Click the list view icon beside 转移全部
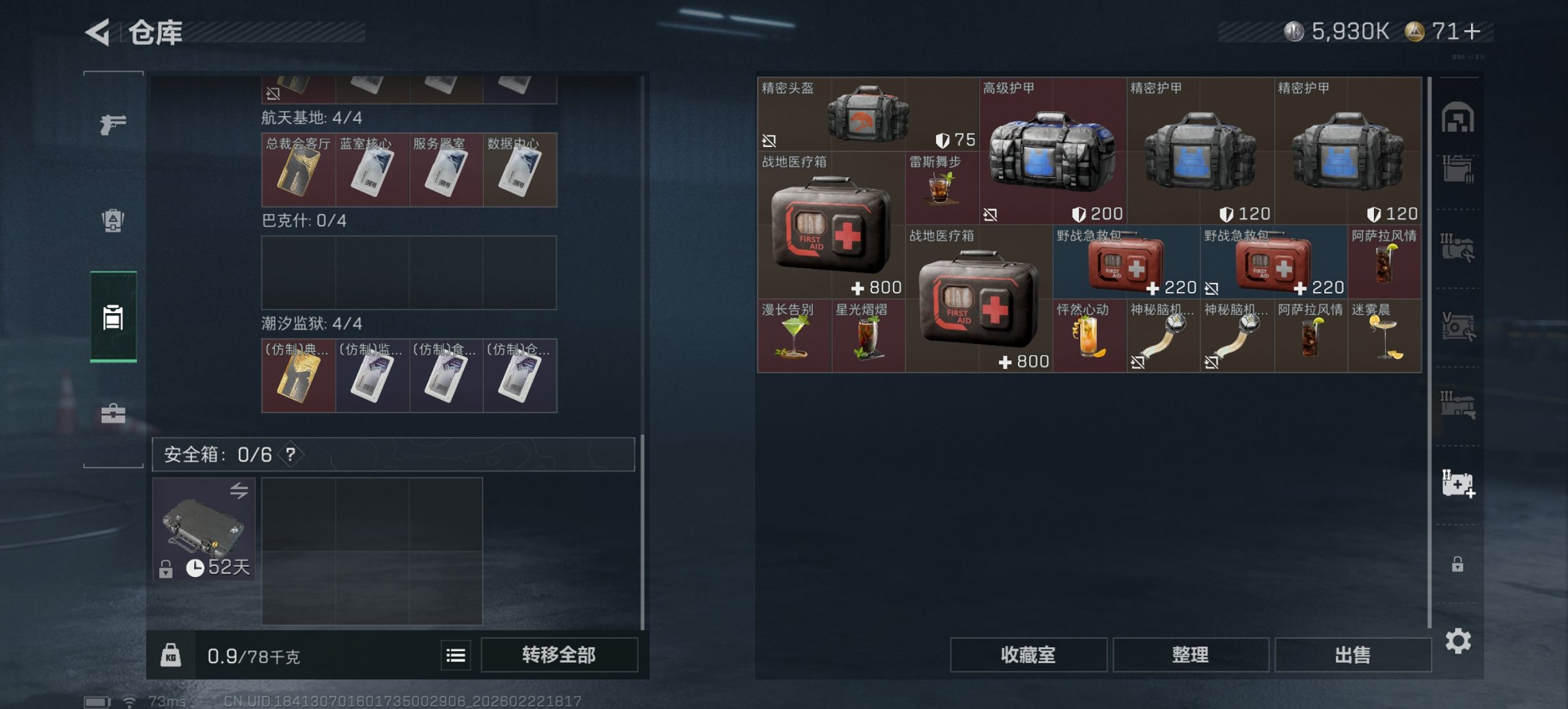The height and width of the screenshot is (709, 1568). coord(456,656)
